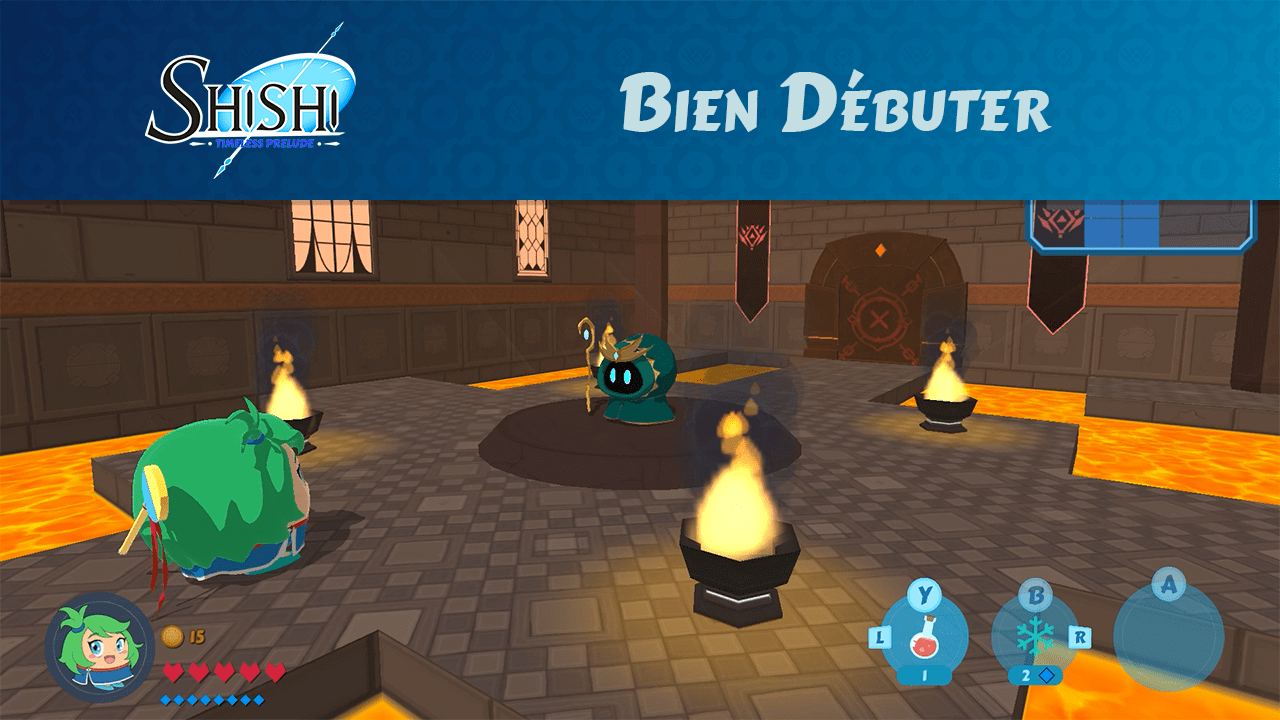
Task: Select the red potion icon on the Y button
Action: [x=925, y=638]
